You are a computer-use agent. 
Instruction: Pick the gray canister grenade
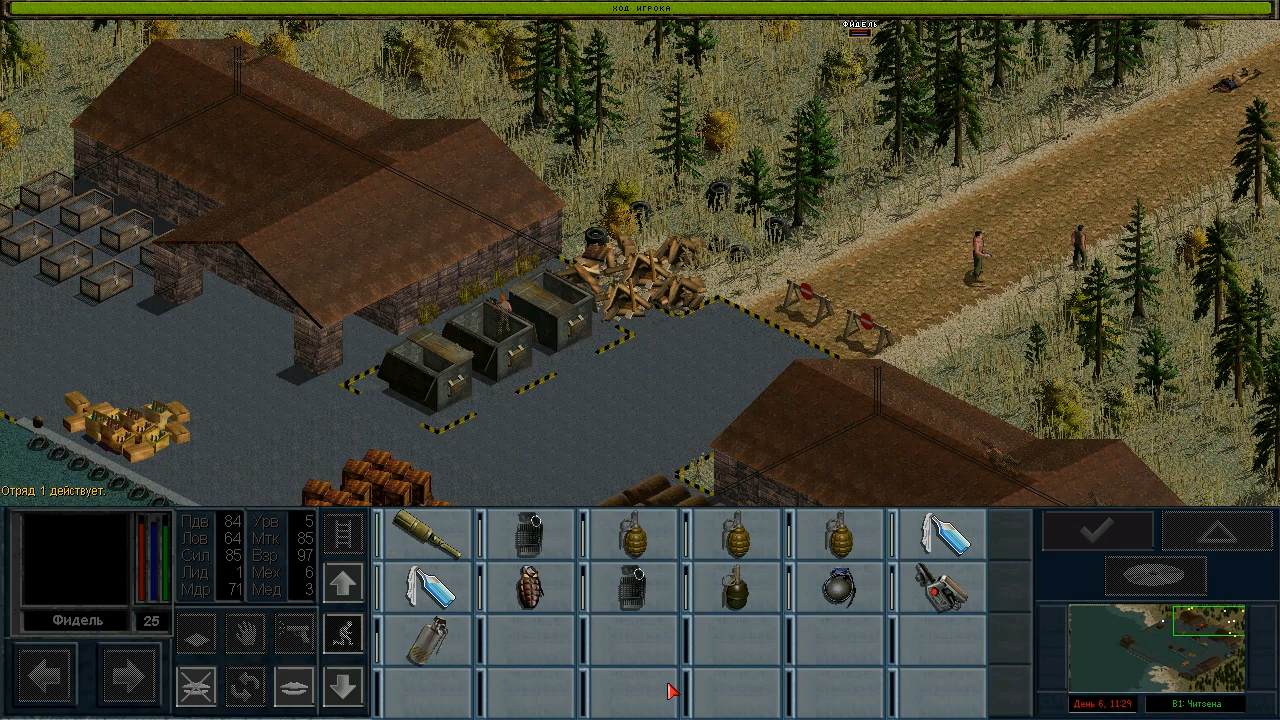(x=427, y=640)
